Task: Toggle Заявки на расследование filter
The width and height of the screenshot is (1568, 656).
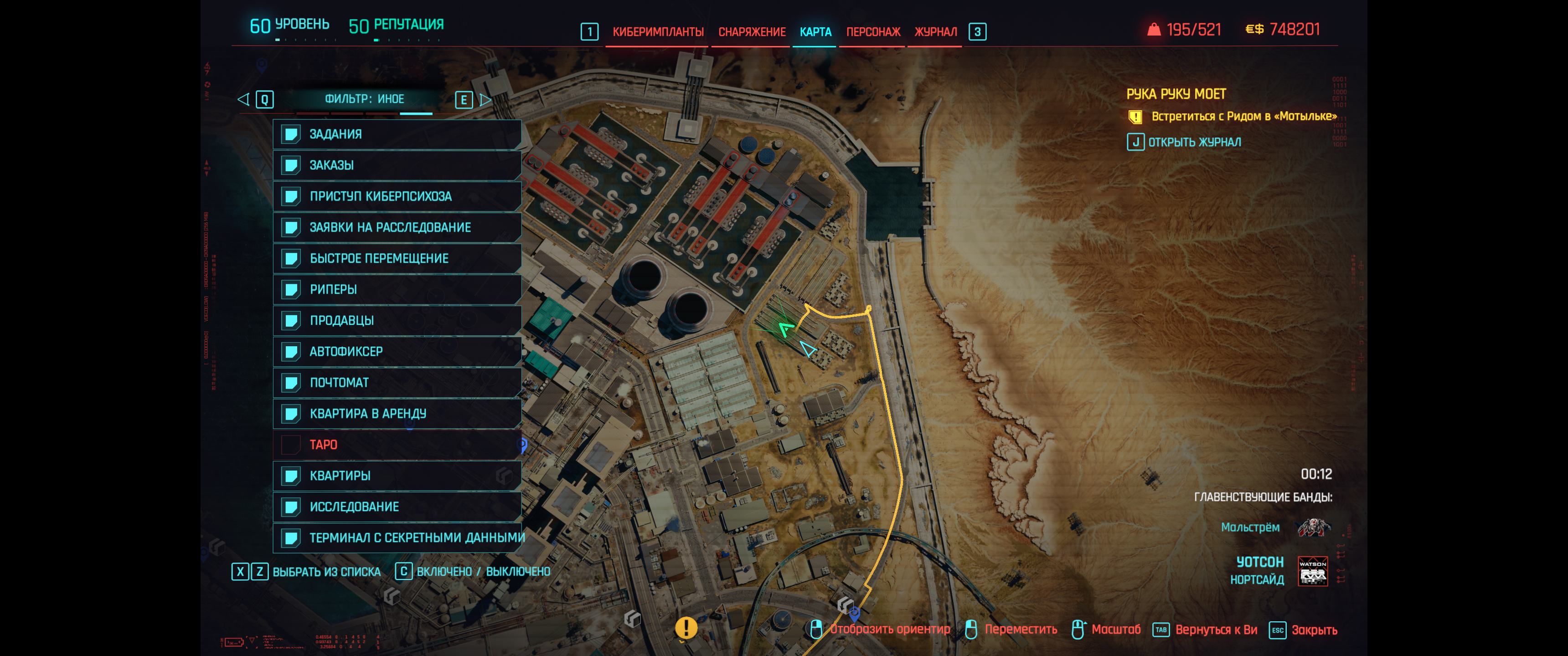Action: (397, 228)
